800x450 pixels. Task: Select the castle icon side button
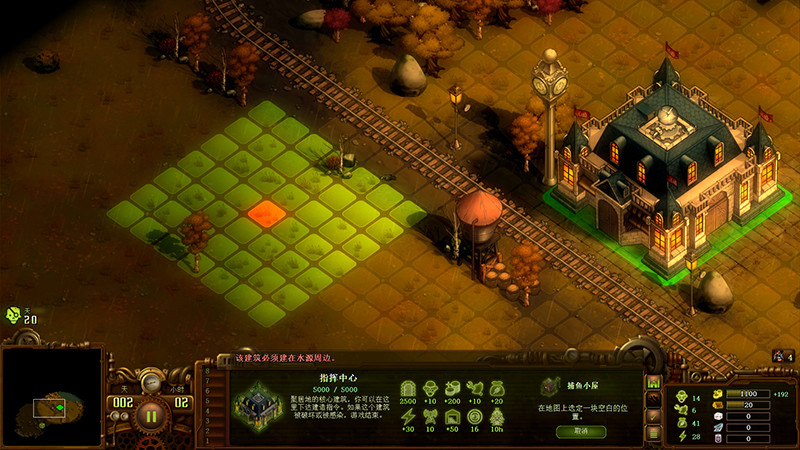[652, 381]
